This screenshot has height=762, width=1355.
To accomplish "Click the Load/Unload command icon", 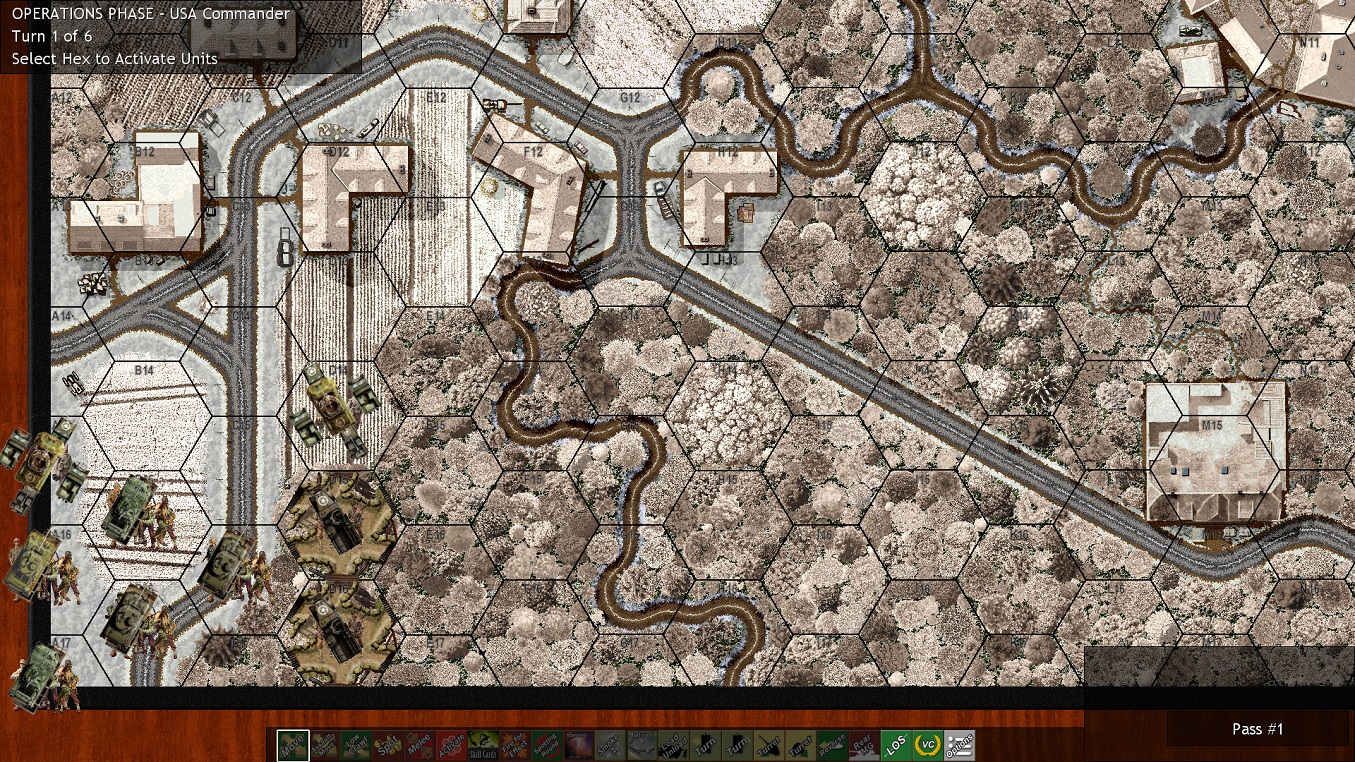I will pos(675,745).
